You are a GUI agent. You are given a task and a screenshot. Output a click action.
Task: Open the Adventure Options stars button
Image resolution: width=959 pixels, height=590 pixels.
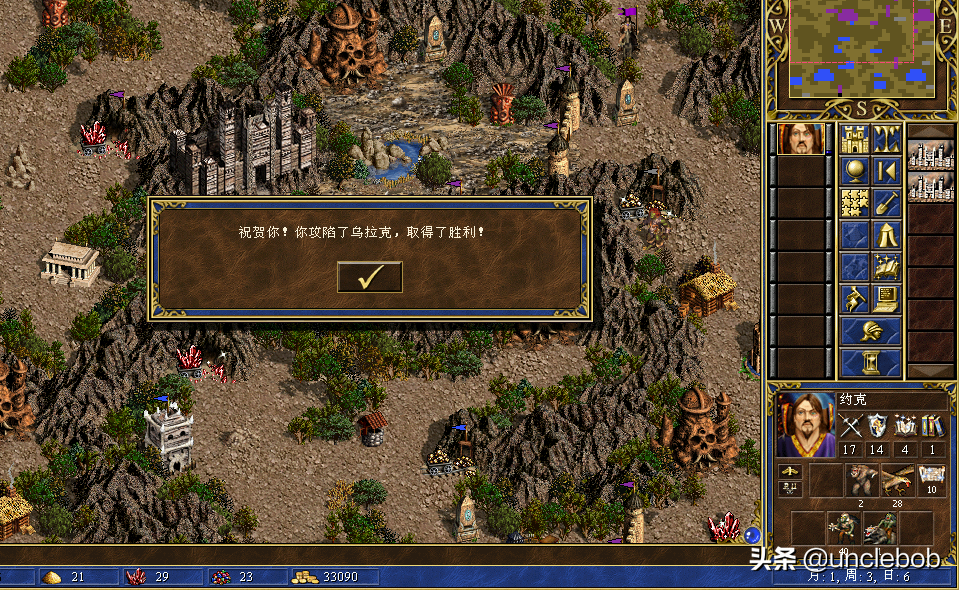point(853,204)
